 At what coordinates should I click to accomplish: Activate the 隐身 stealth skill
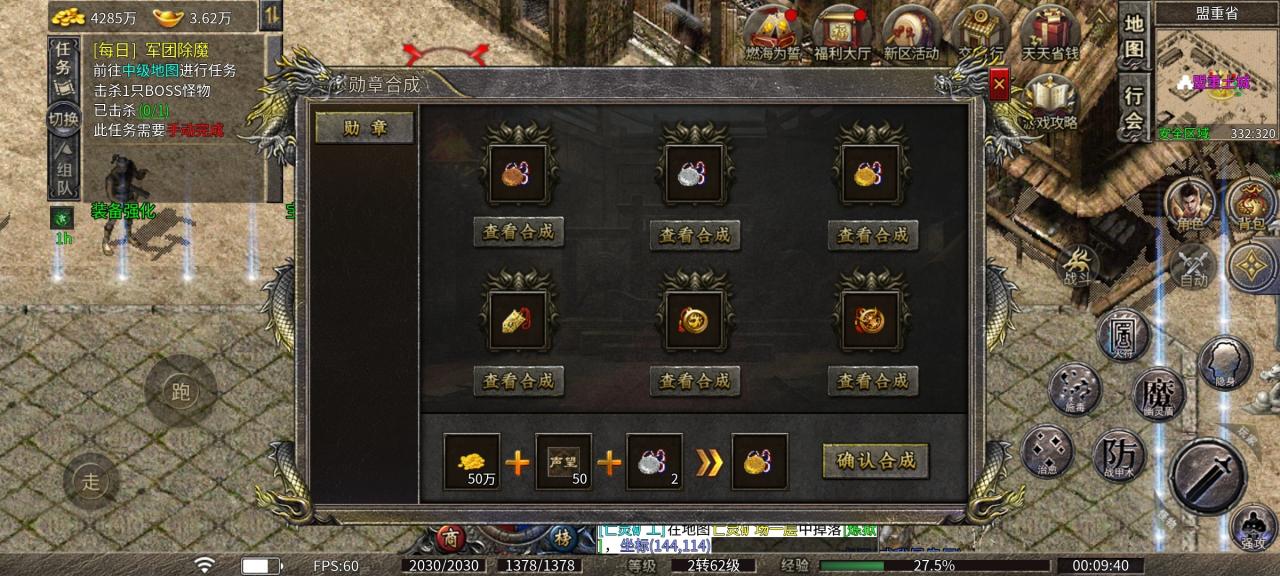tap(1225, 362)
